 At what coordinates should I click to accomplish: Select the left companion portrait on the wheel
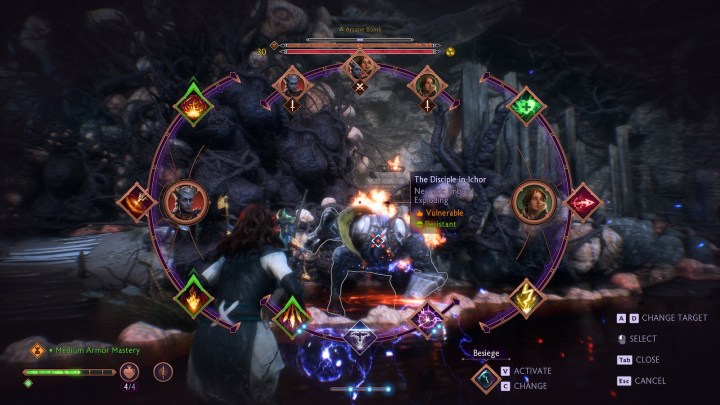pyautogui.click(x=183, y=202)
